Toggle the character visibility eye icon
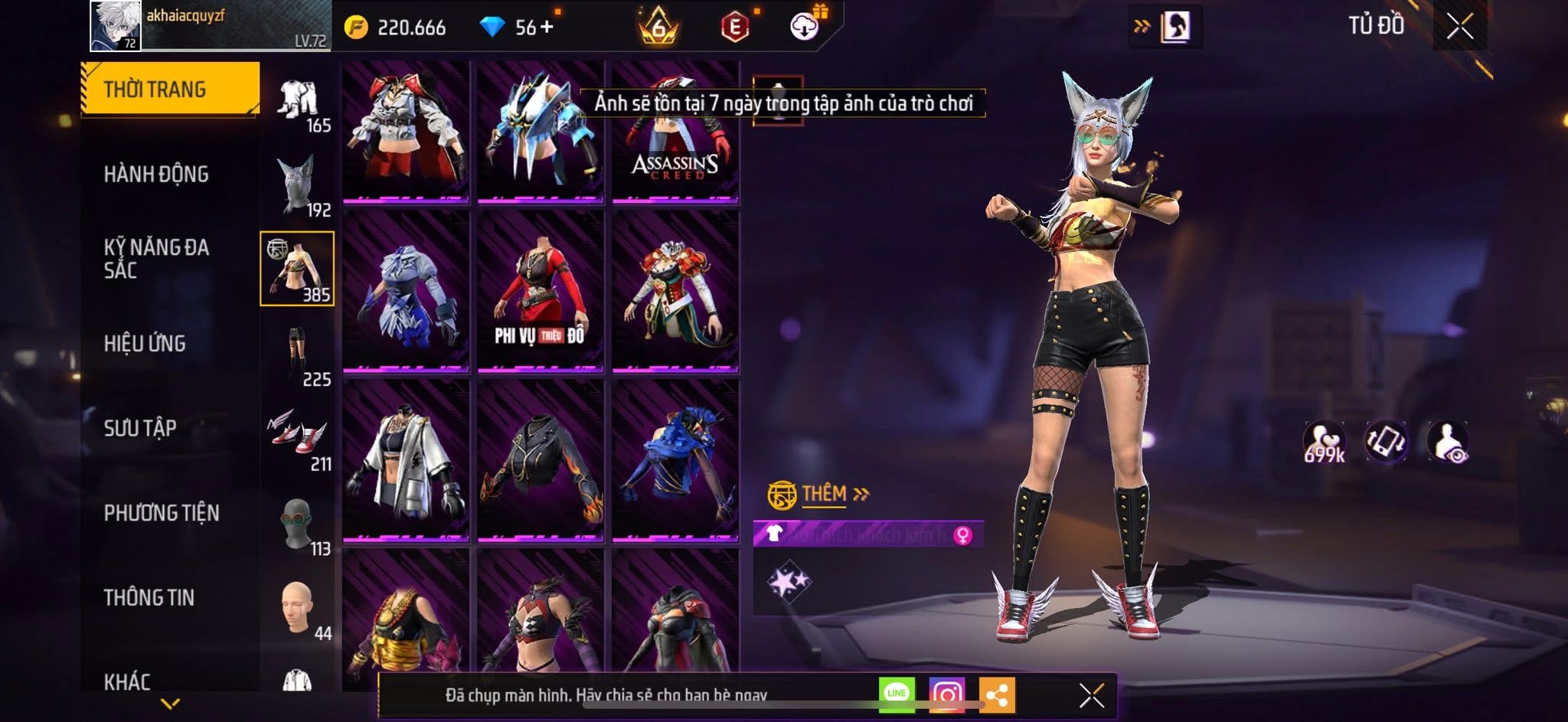The height and width of the screenshot is (722, 1568). click(x=1447, y=442)
